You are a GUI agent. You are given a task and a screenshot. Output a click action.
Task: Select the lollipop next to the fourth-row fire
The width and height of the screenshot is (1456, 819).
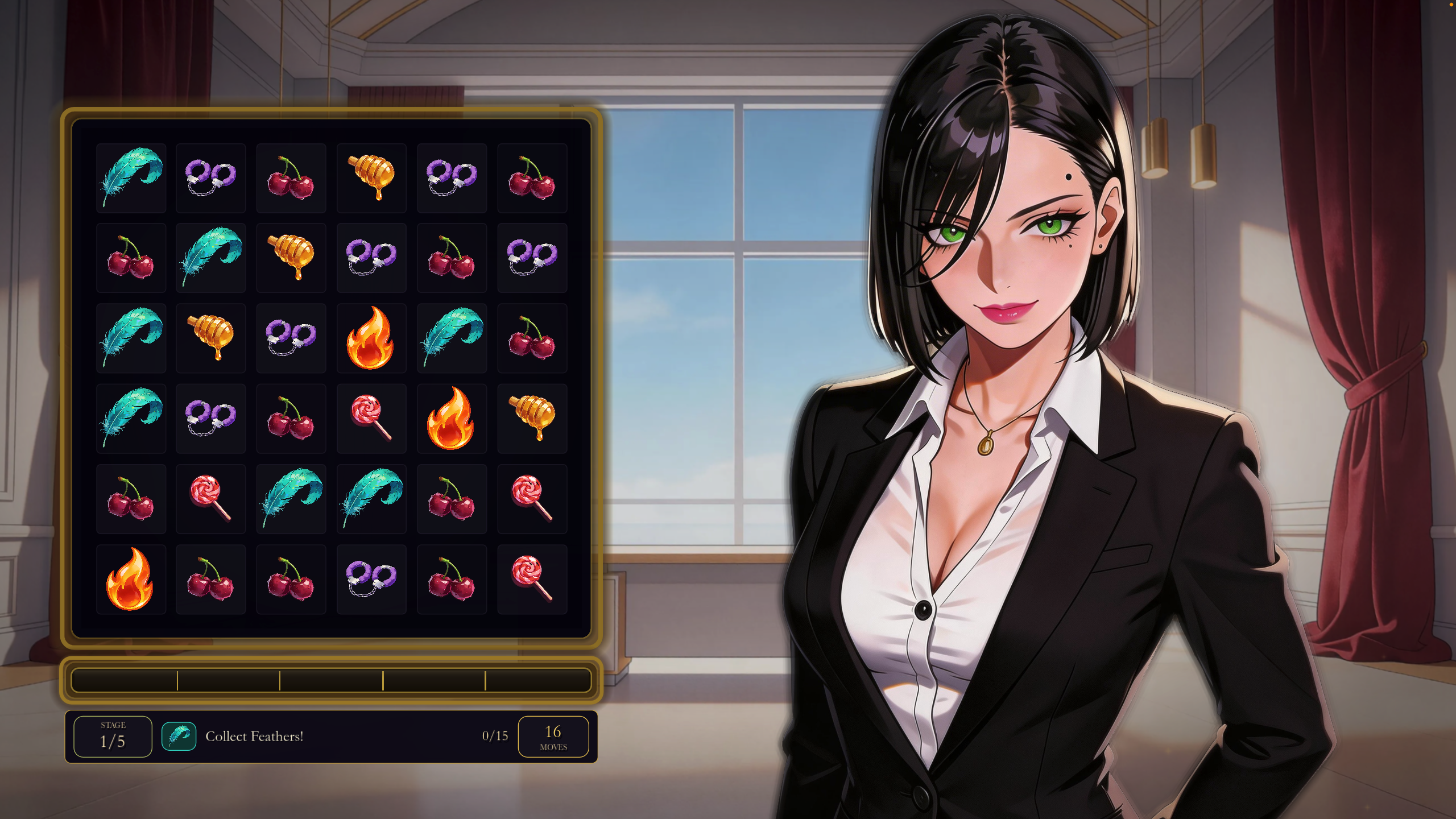click(x=371, y=418)
